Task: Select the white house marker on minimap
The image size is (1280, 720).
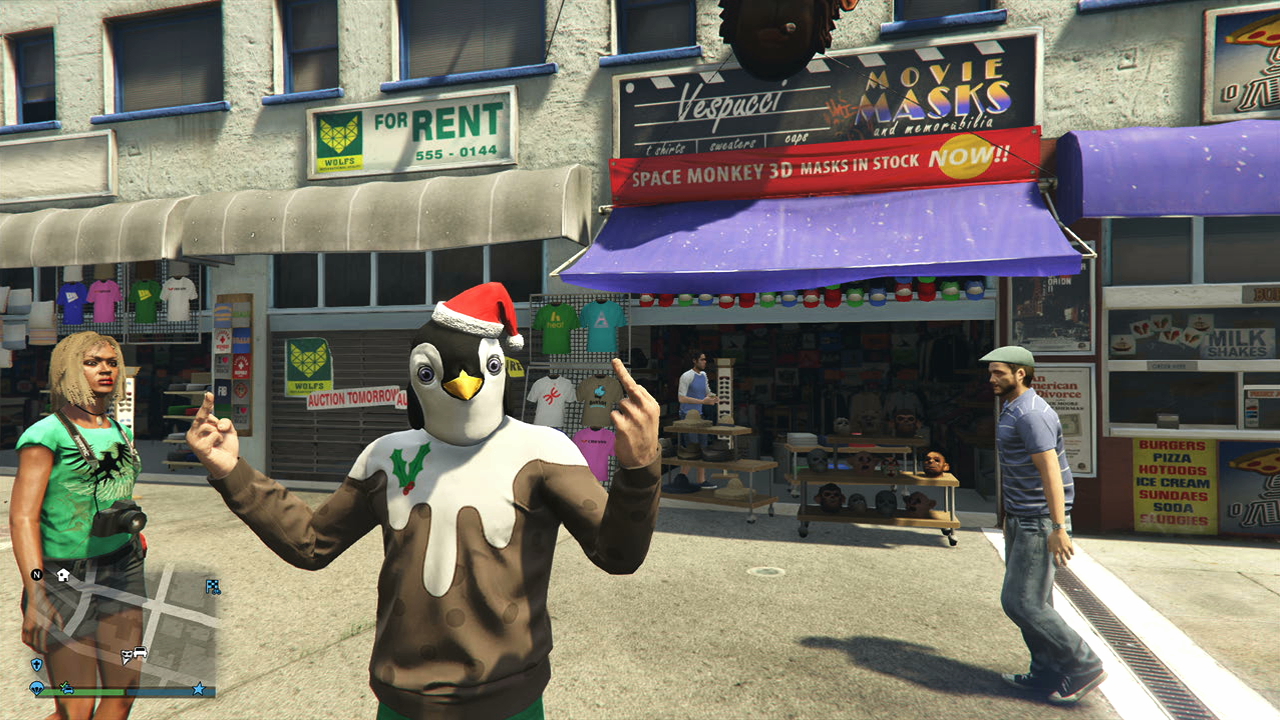Action: click(x=63, y=575)
